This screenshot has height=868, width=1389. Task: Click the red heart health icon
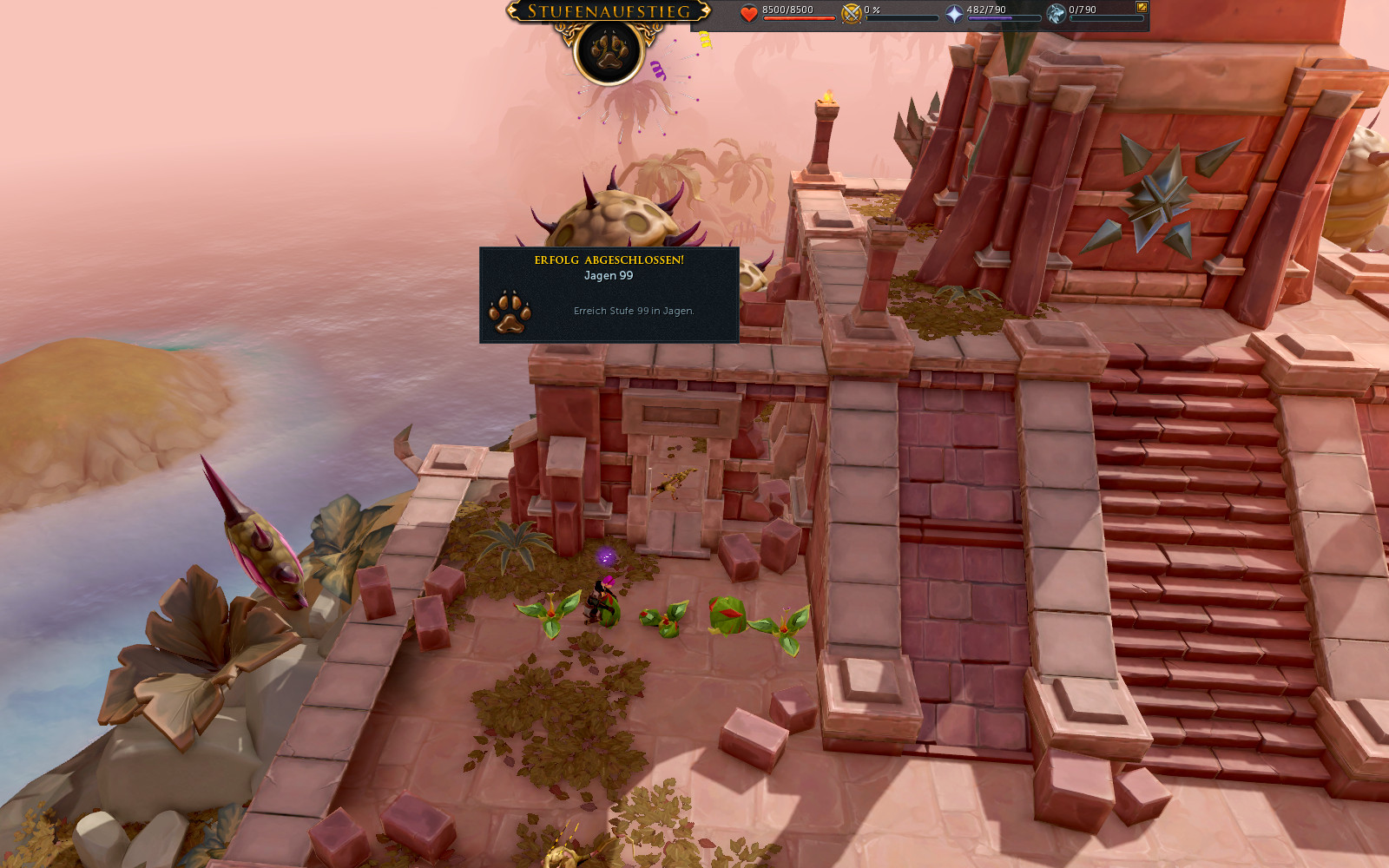(x=749, y=13)
